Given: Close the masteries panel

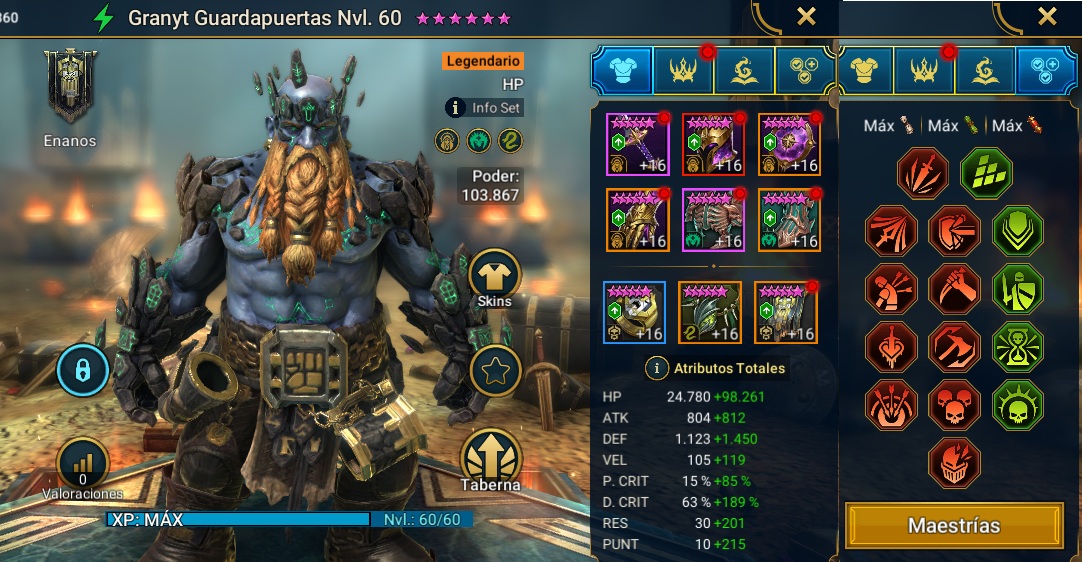Looking at the screenshot, I should click(x=1047, y=16).
